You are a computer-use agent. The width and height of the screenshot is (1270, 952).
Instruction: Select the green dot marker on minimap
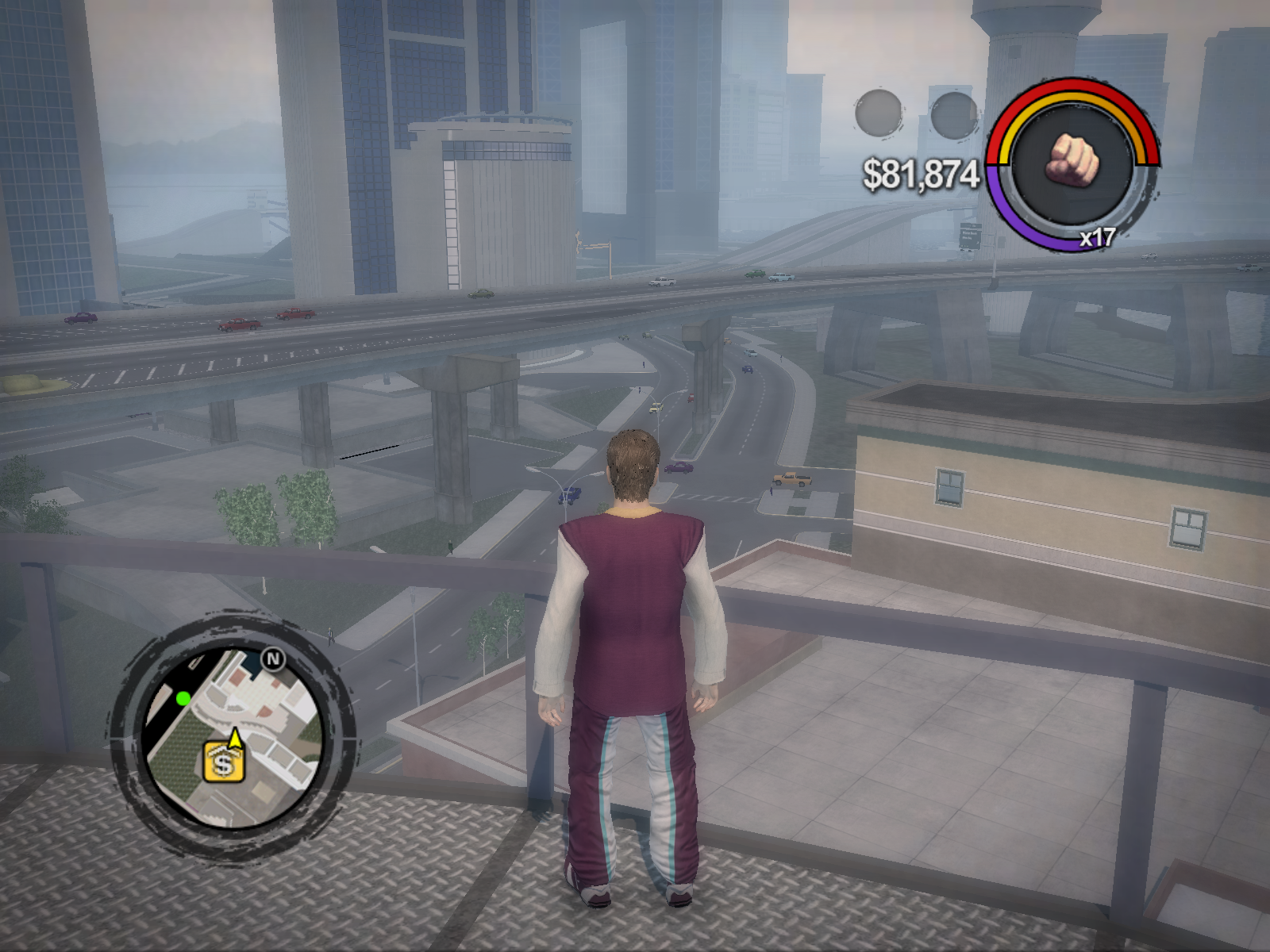tap(183, 698)
